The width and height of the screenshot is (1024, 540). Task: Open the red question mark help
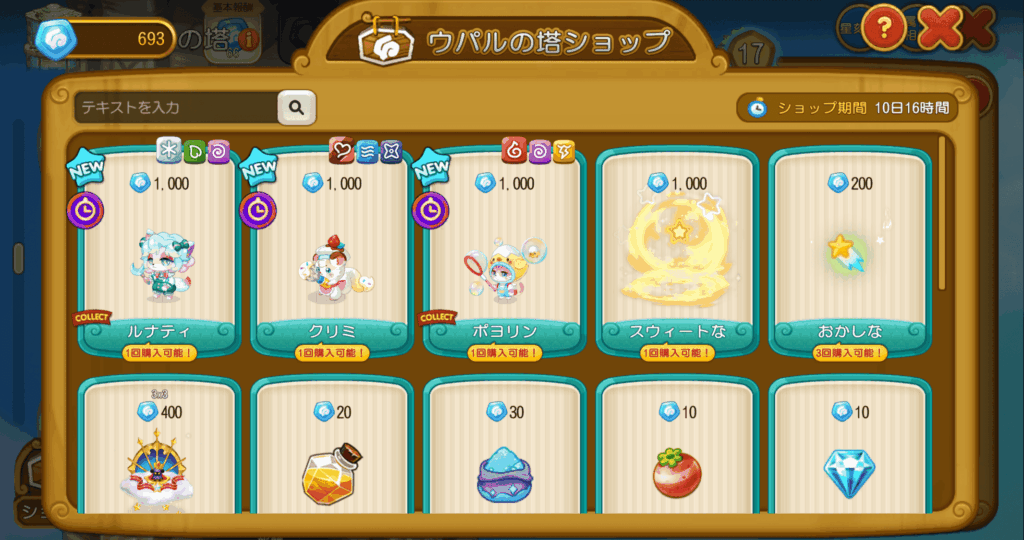884,27
